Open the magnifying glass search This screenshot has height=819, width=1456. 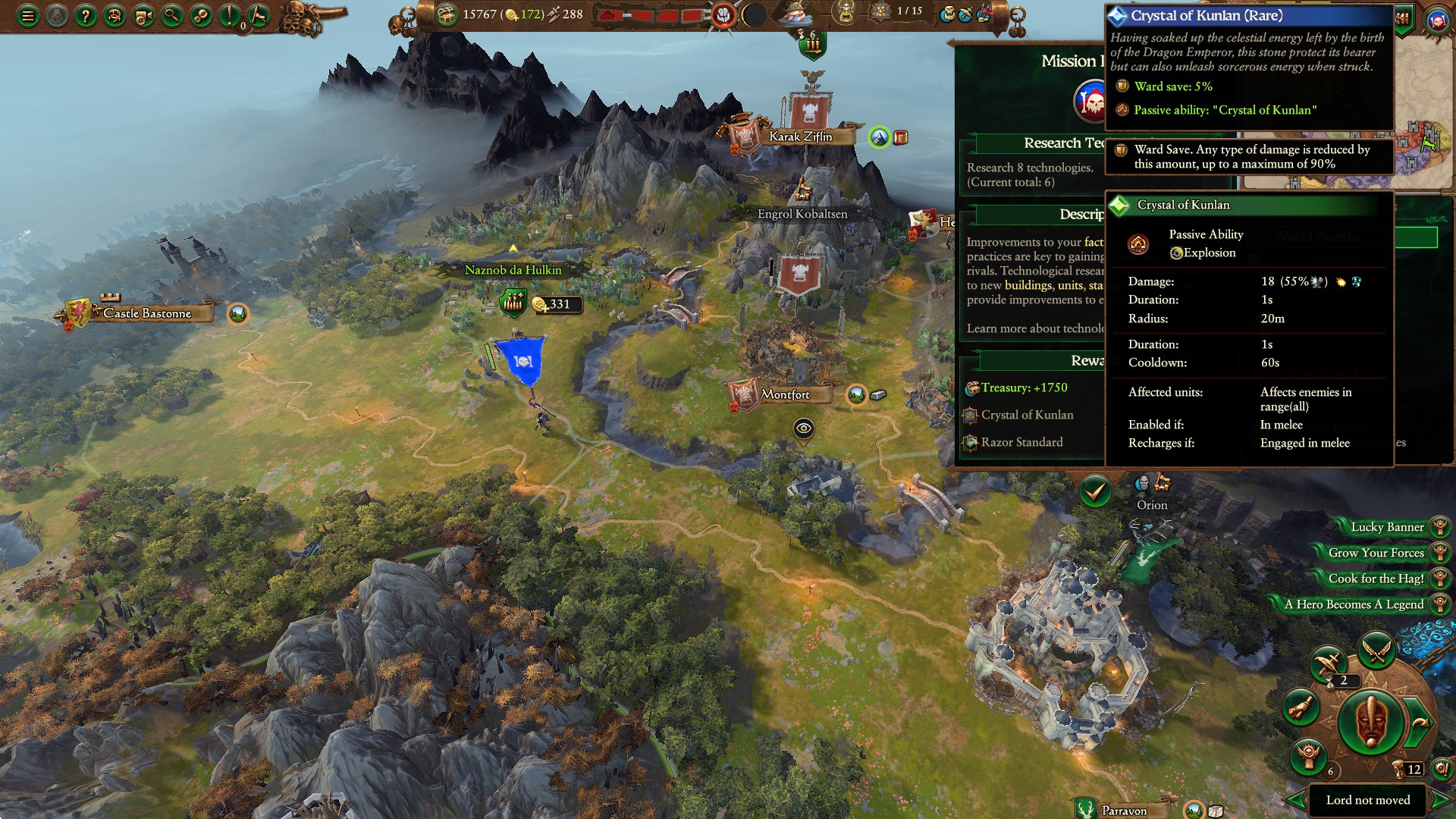tap(172, 15)
